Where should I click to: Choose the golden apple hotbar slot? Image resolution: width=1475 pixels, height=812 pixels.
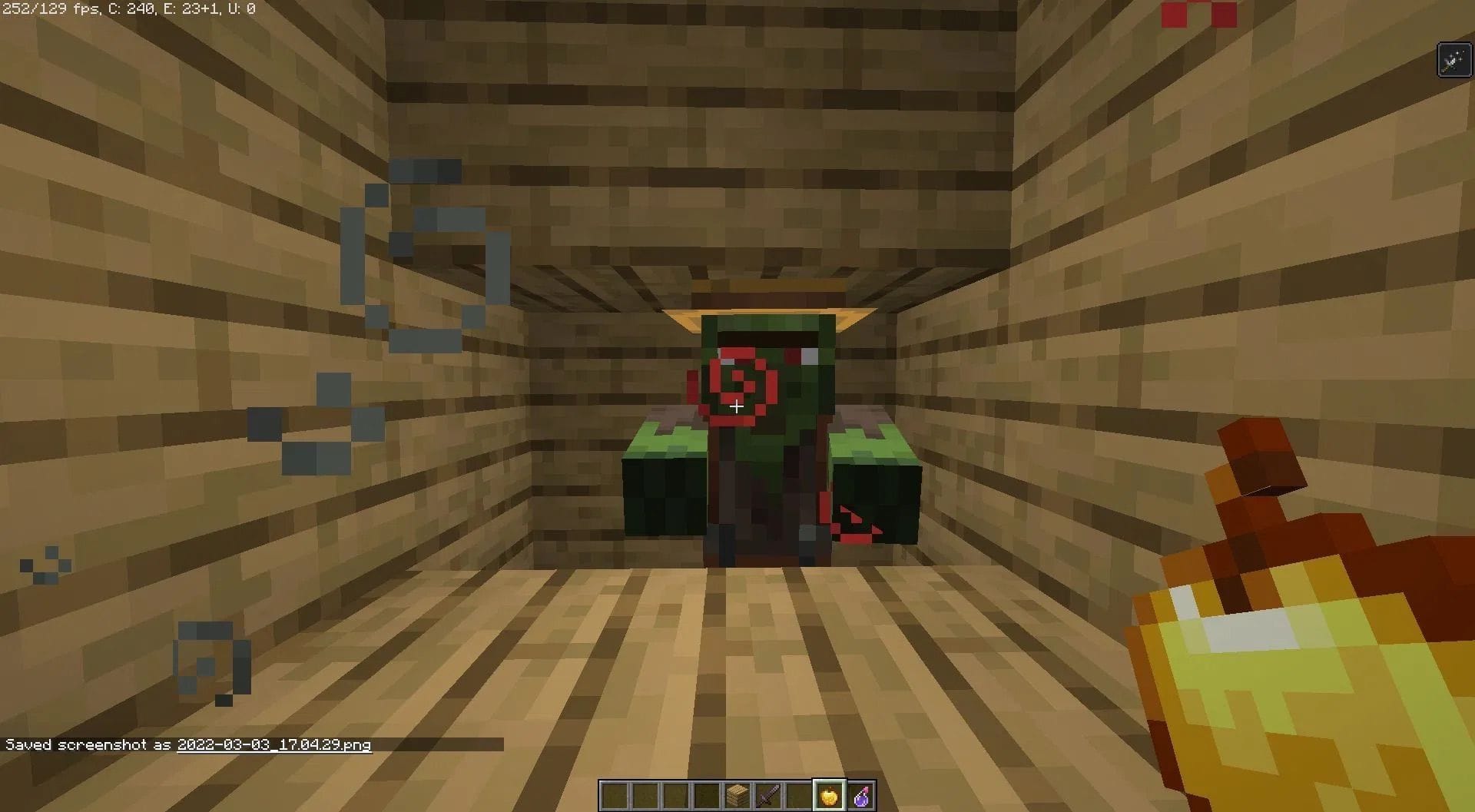(x=830, y=796)
